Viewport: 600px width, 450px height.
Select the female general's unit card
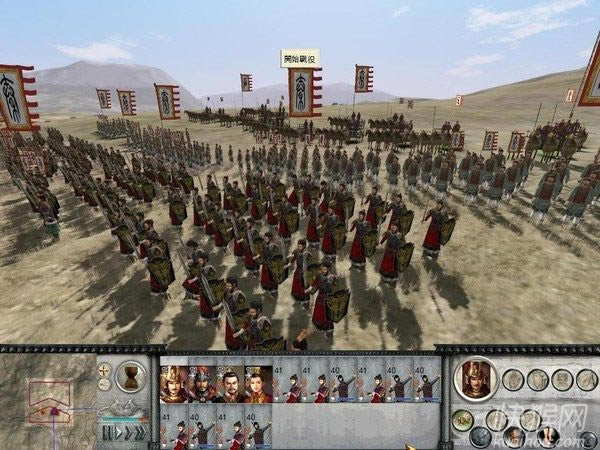pyautogui.click(x=258, y=384)
